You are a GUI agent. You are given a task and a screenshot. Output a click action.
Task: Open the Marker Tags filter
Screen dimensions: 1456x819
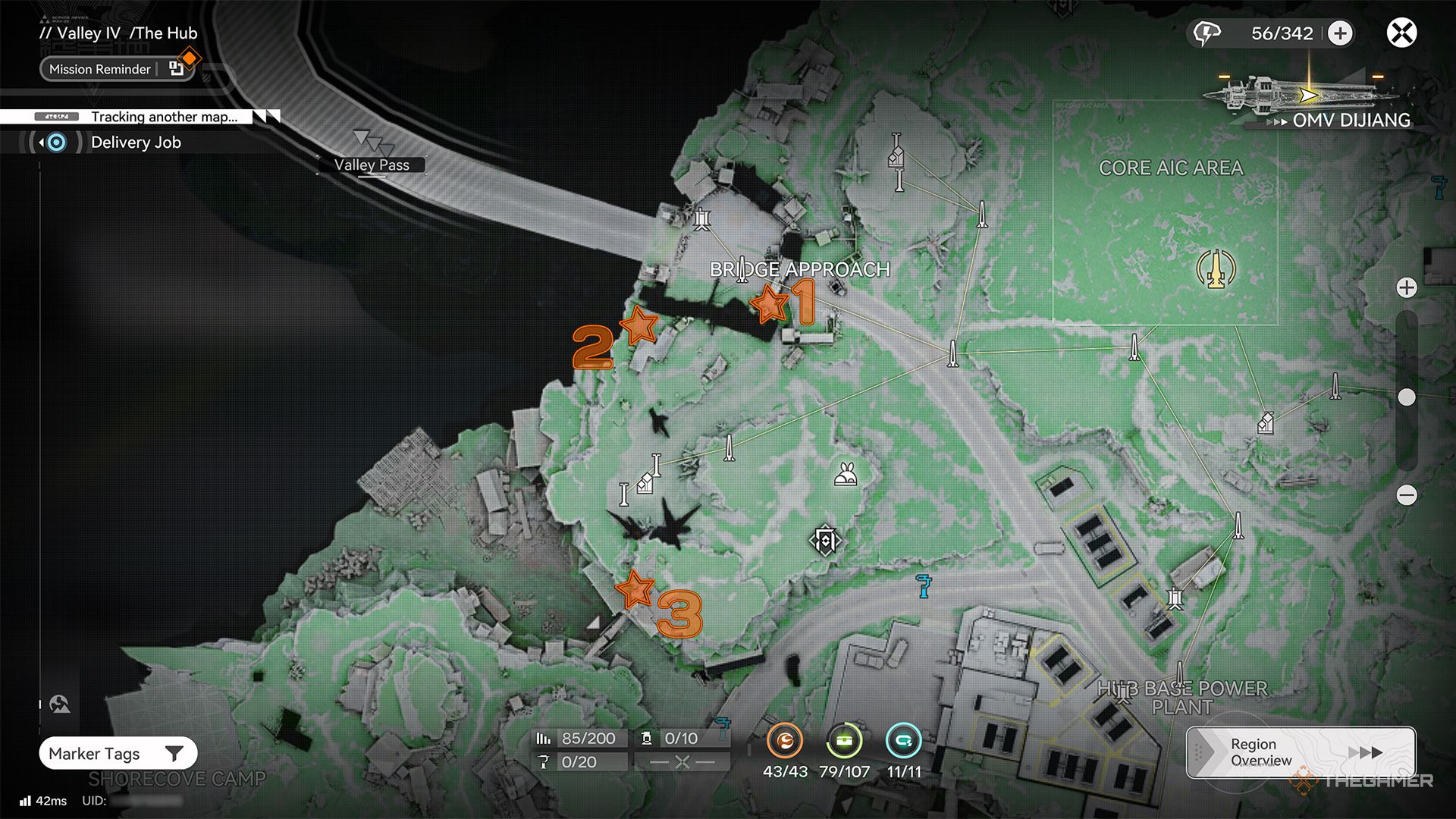[118, 753]
